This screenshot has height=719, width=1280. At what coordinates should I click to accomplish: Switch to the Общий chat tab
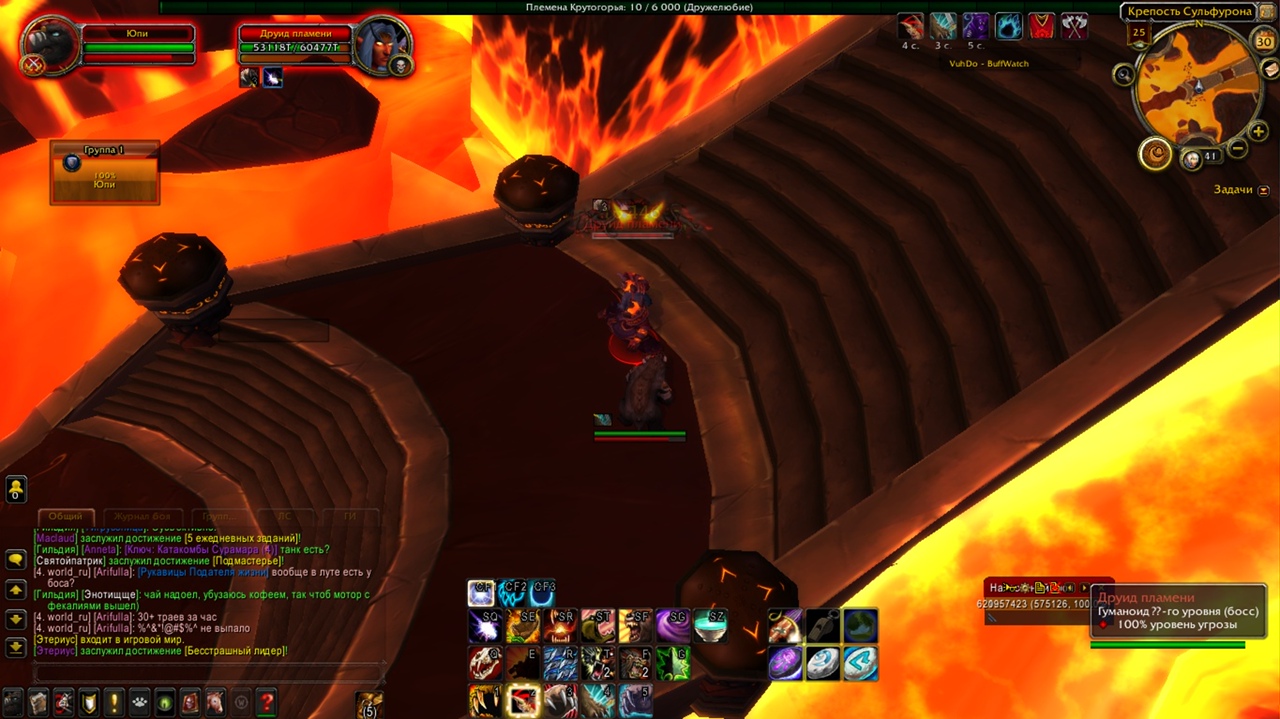click(x=66, y=517)
